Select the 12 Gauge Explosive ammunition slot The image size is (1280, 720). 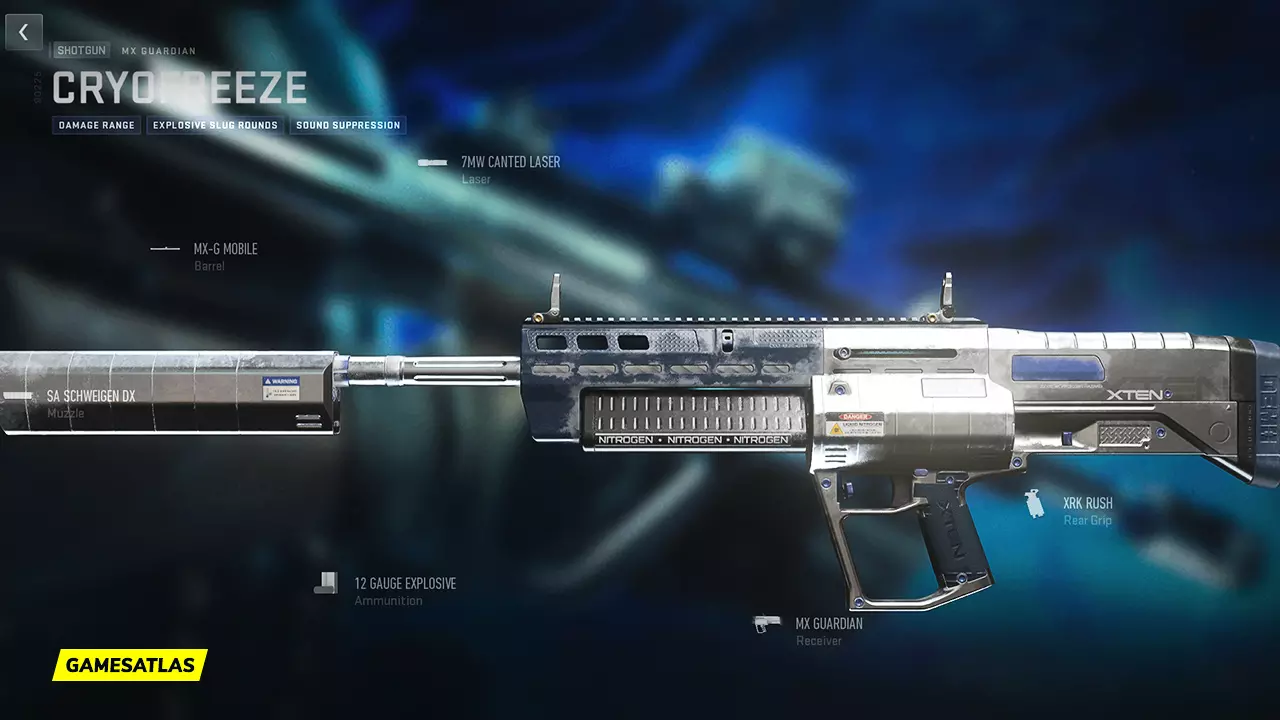[x=404, y=584]
